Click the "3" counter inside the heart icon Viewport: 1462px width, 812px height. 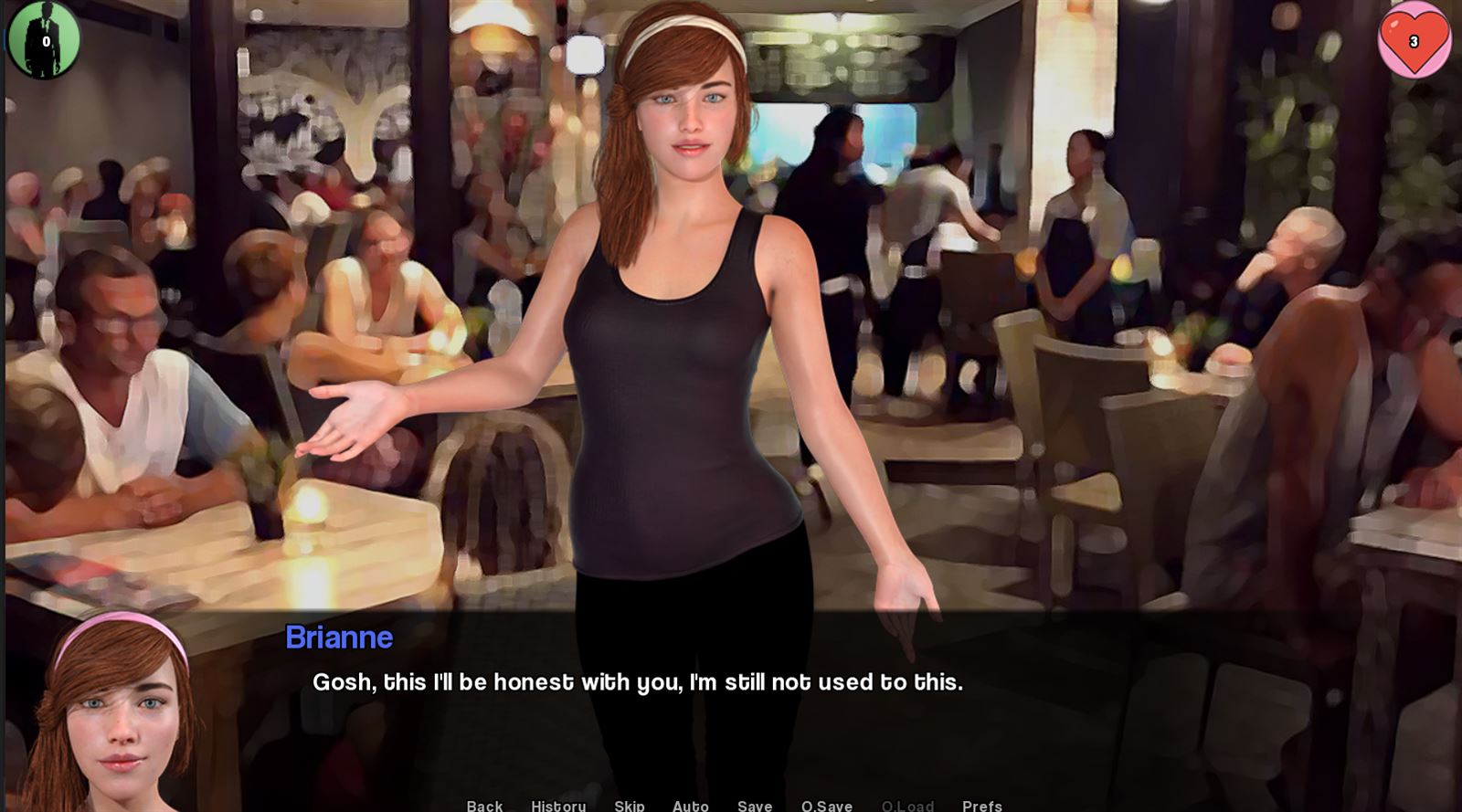point(1413,40)
